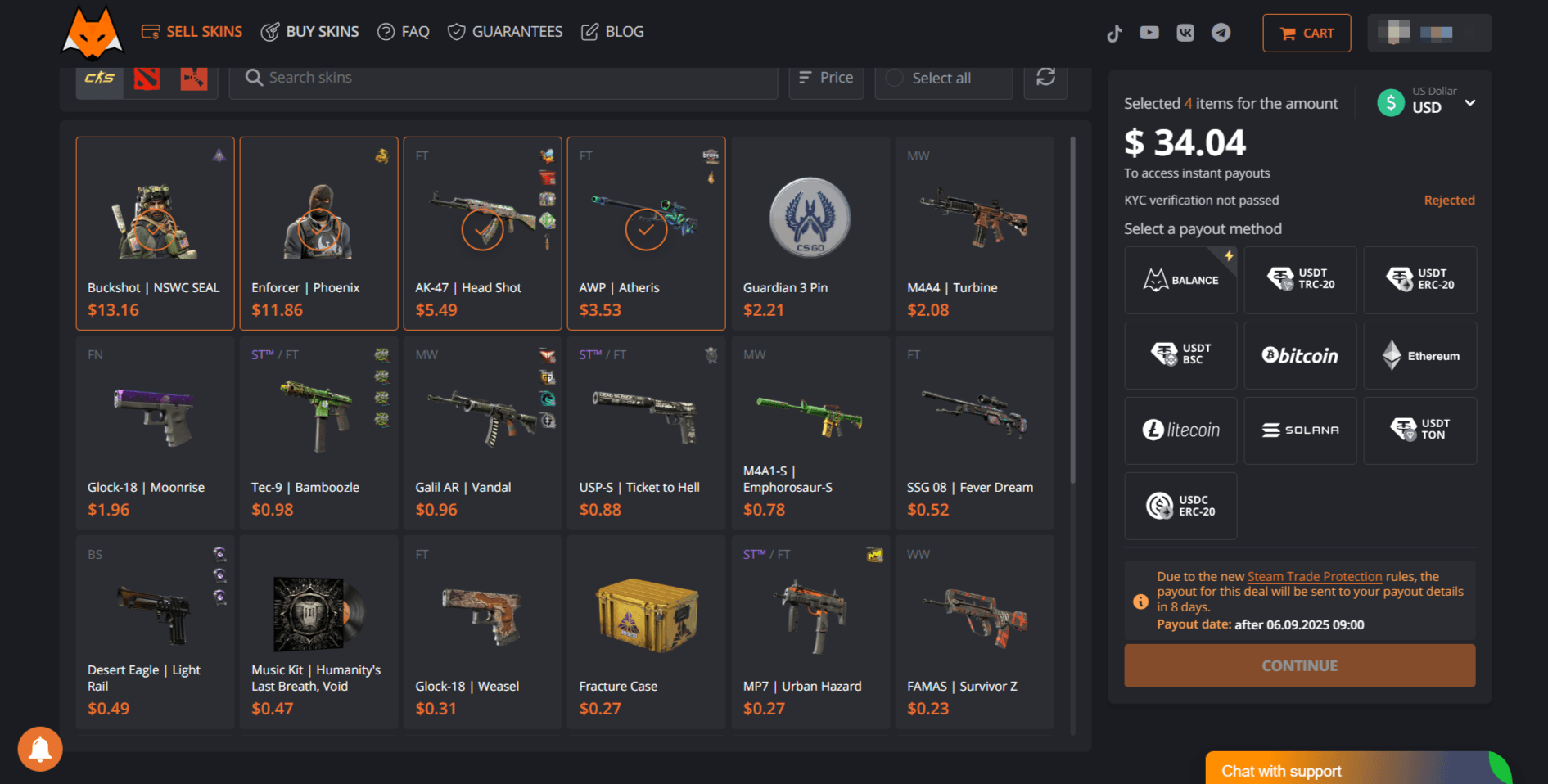Navigate to the FAQ section
This screenshot has height=784, width=1548.
tap(403, 31)
